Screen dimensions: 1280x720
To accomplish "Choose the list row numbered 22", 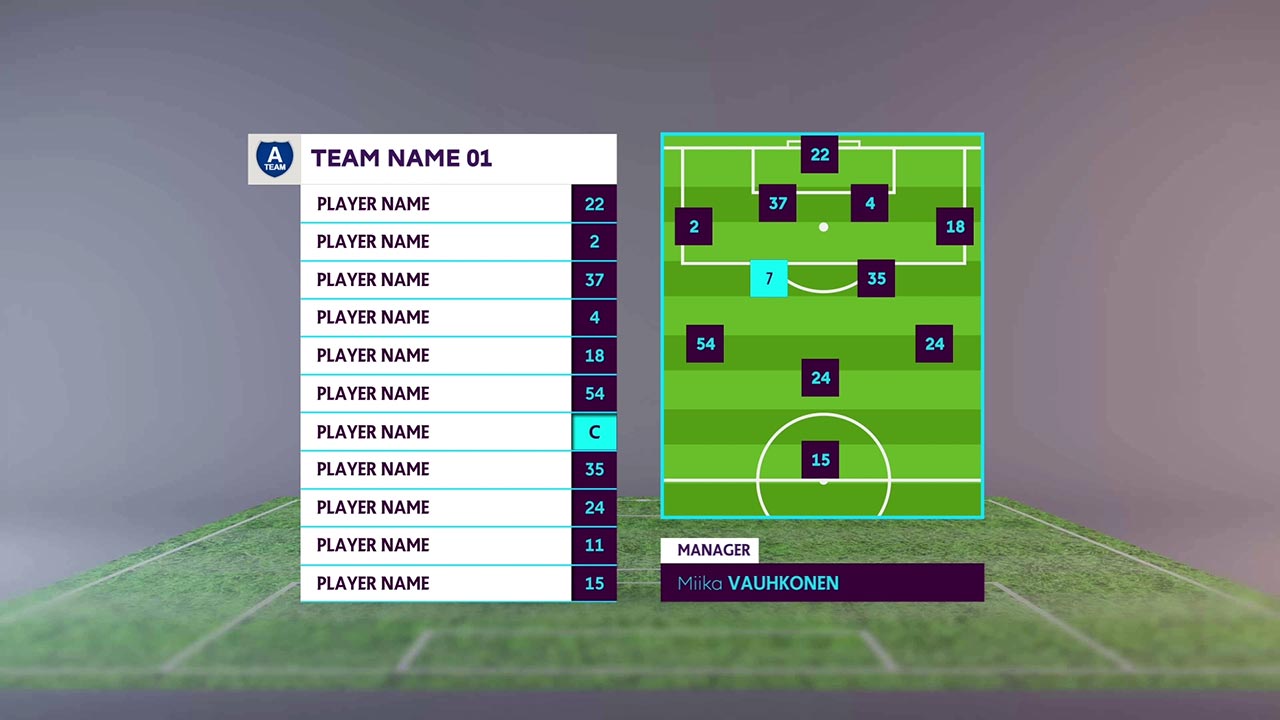I will coord(458,204).
